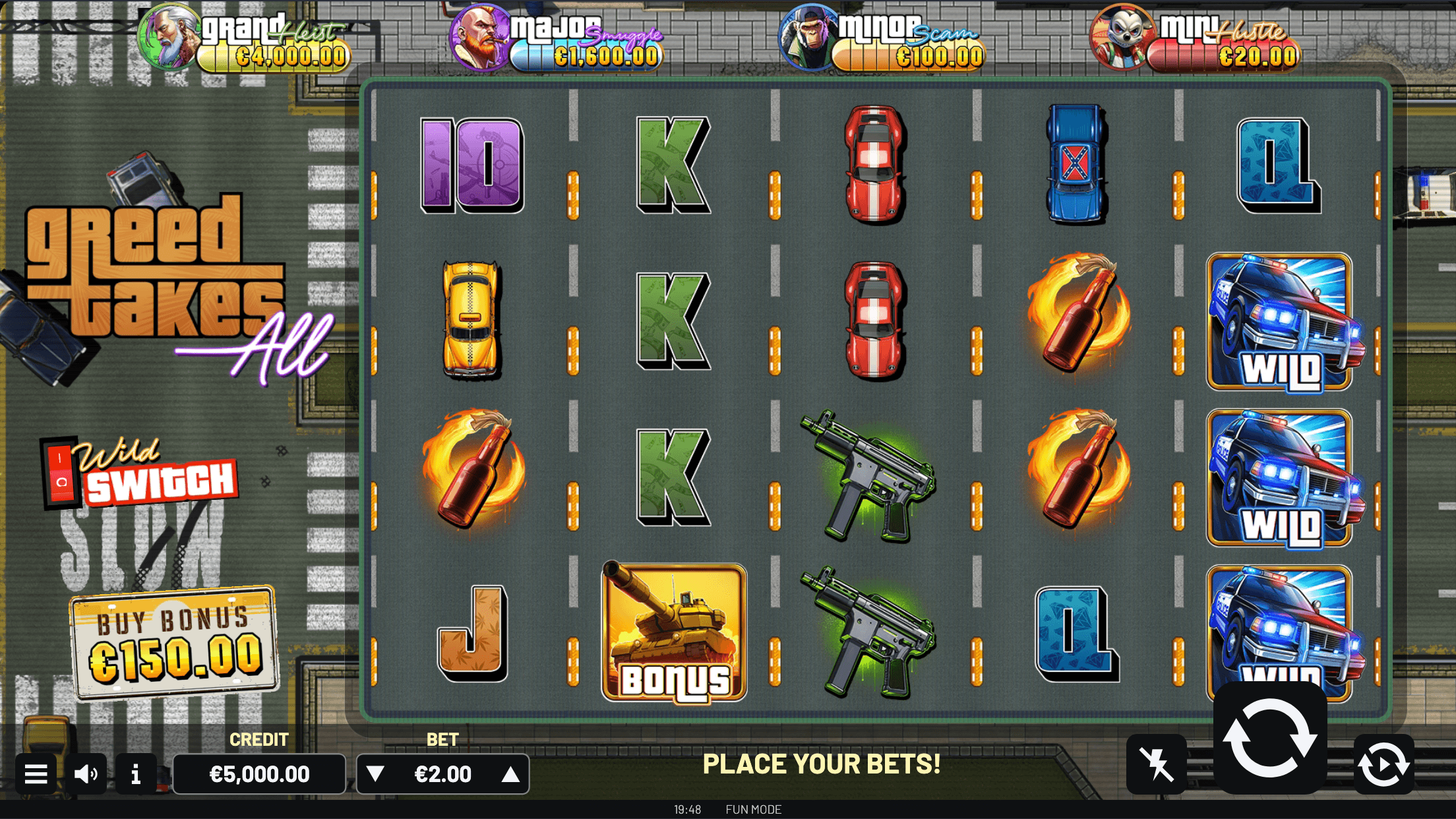Open the hamburger menu at bottom left

36,773
